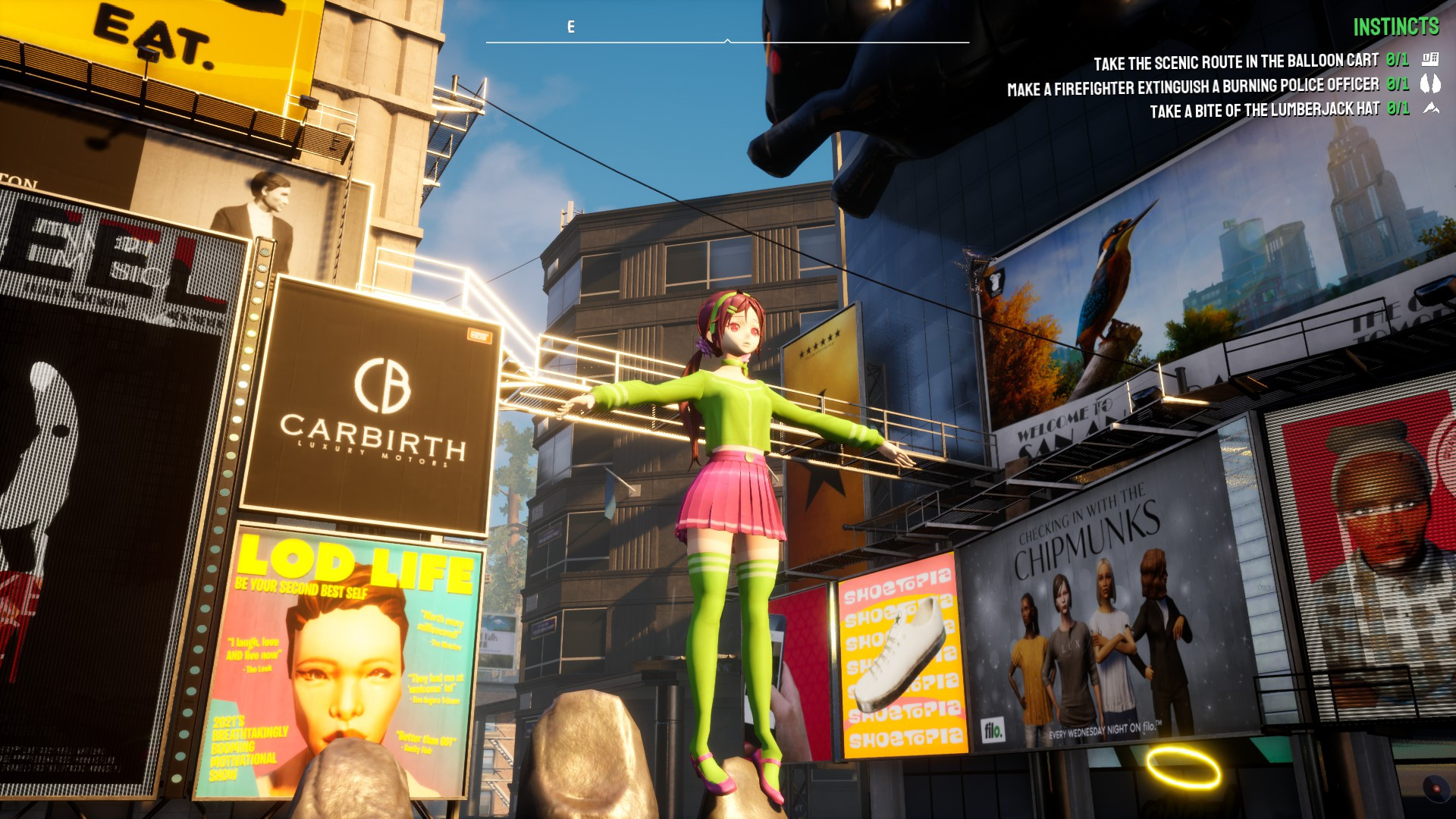This screenshot has height=819, width=1456.
Task: Select the balloon cart scenic route instinct
Action: coord(1235,61)
